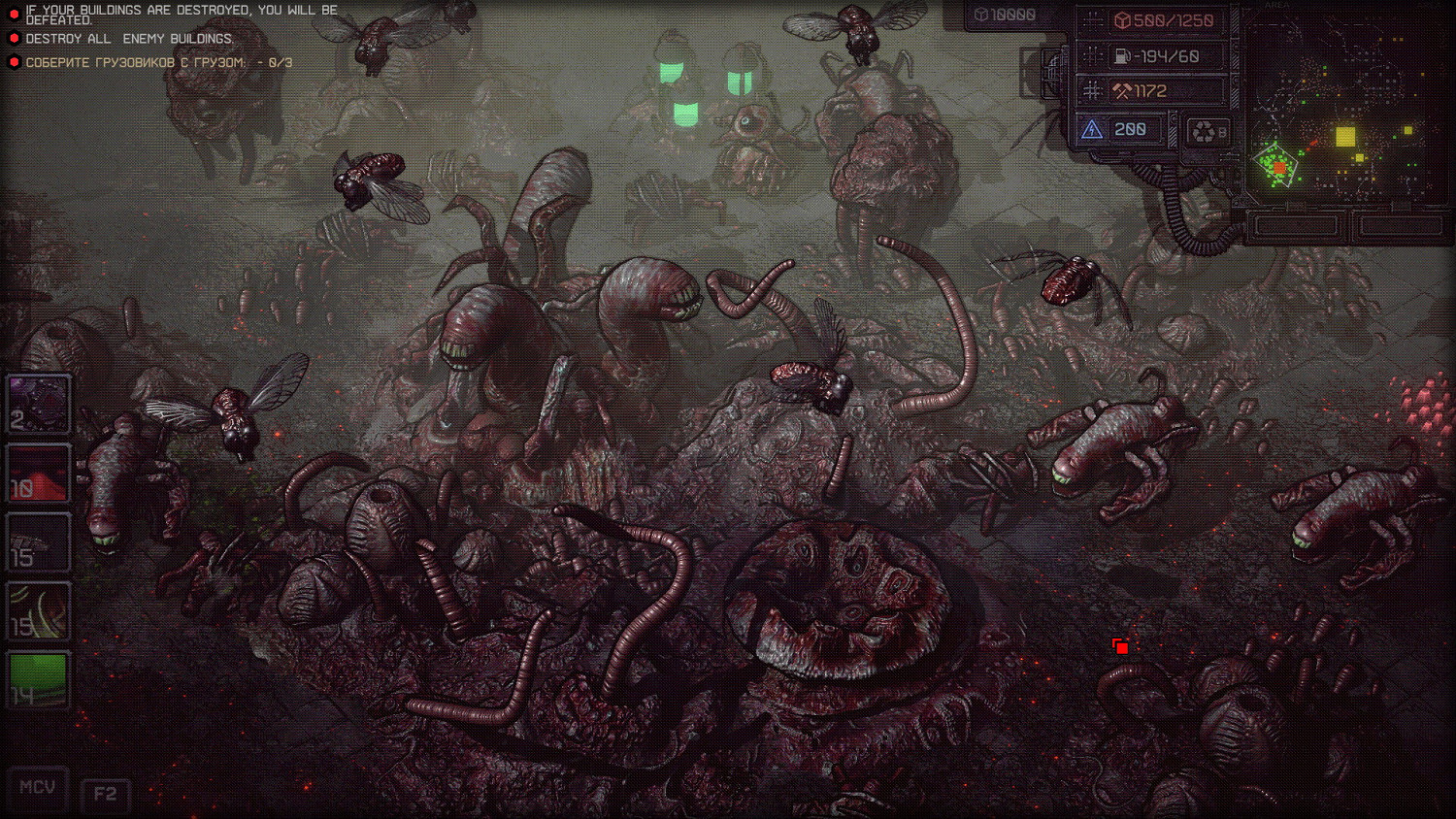Select the power warning triangle beside 200
Image resolution: width=1456 pixels, height=819 pixels.
1093,128
